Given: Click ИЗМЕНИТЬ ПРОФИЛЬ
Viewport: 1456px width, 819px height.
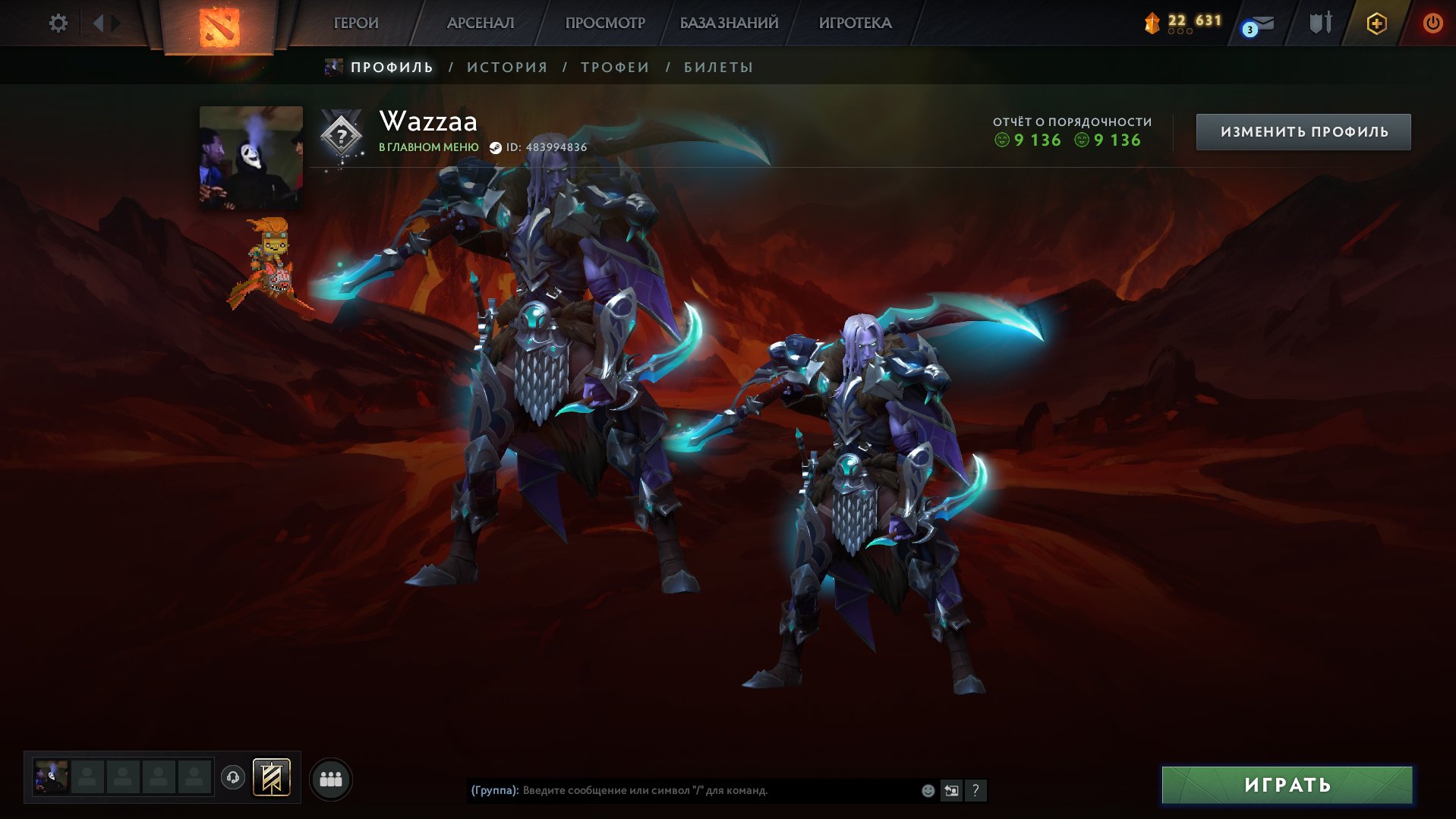Looking at the screenshot, I should [x=1303, y=131].
